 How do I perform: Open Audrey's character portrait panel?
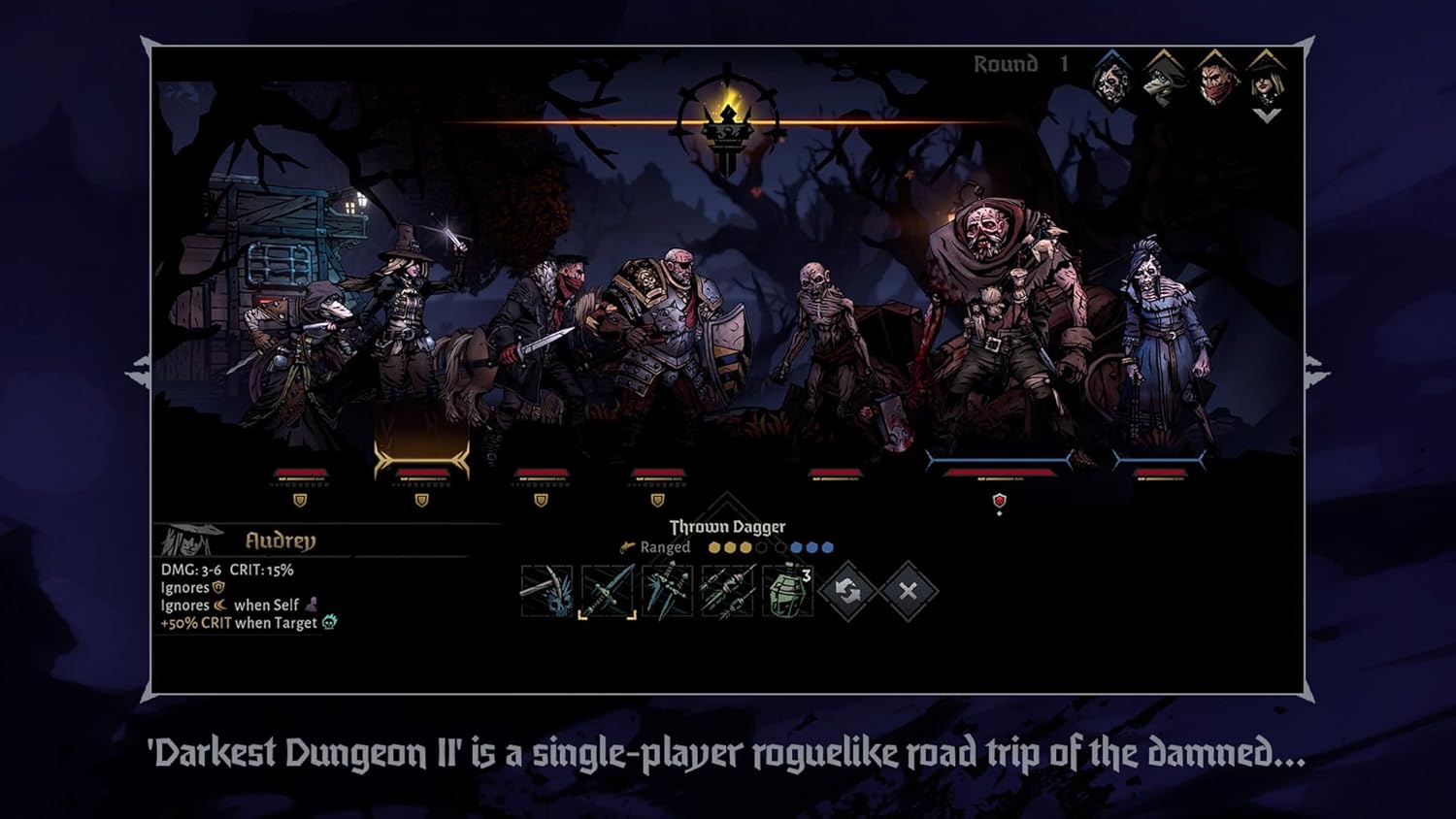(x=188, y=541)
